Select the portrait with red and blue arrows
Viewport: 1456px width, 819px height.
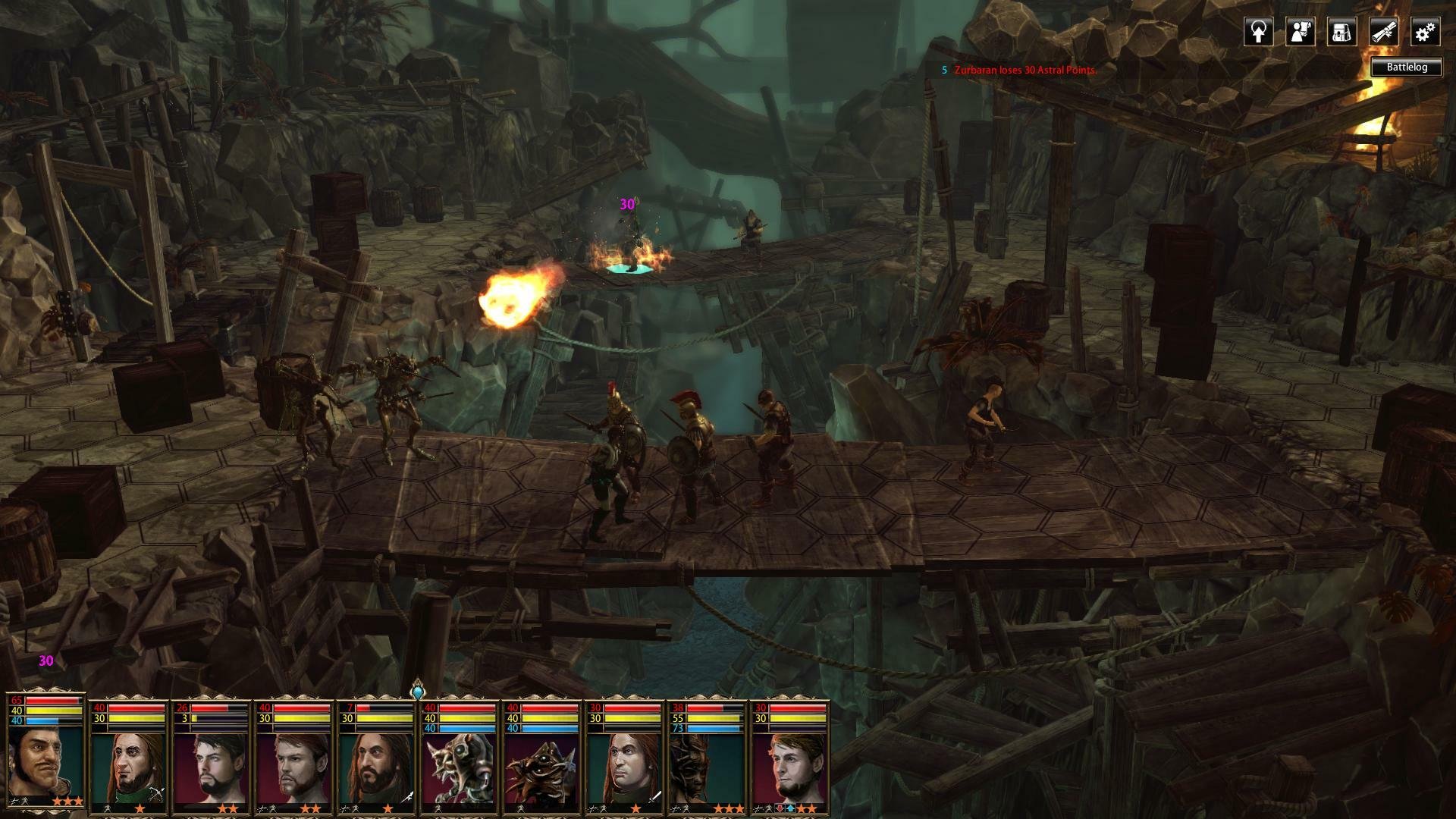coord(790,767)
